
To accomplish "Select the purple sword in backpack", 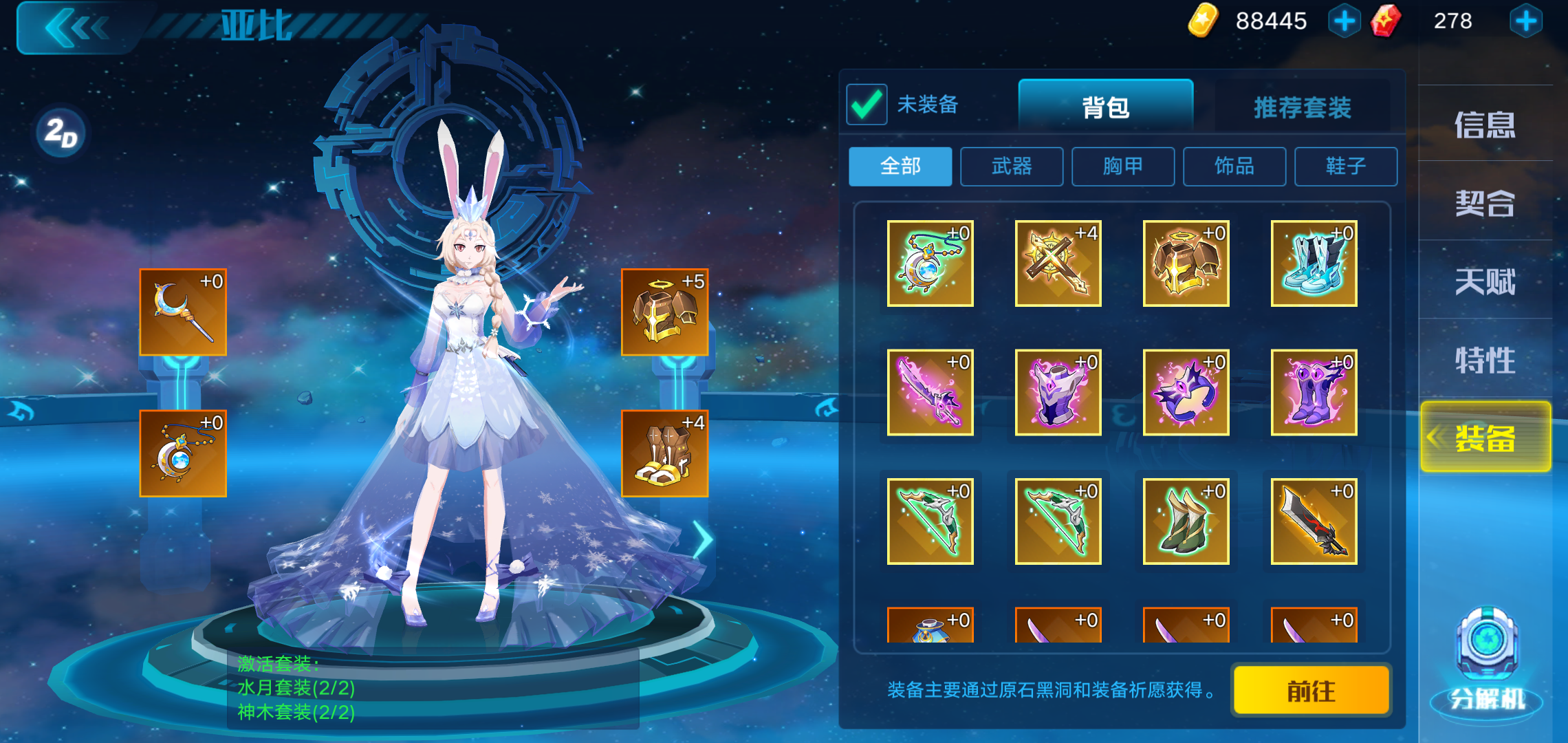I will 929,392.
